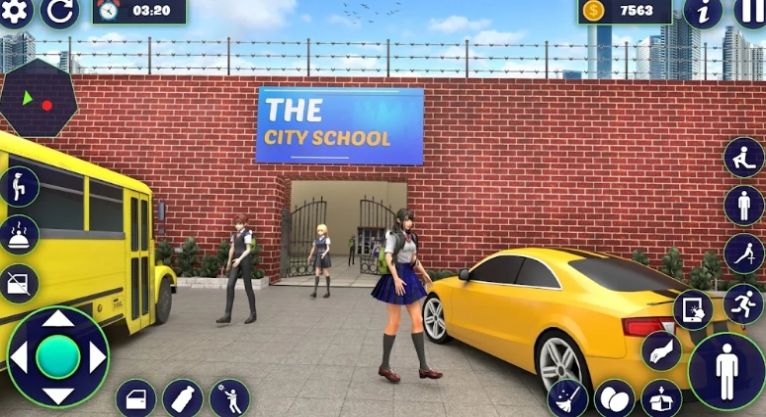Pause the game
Screen dimensions: 766x417
750,11
